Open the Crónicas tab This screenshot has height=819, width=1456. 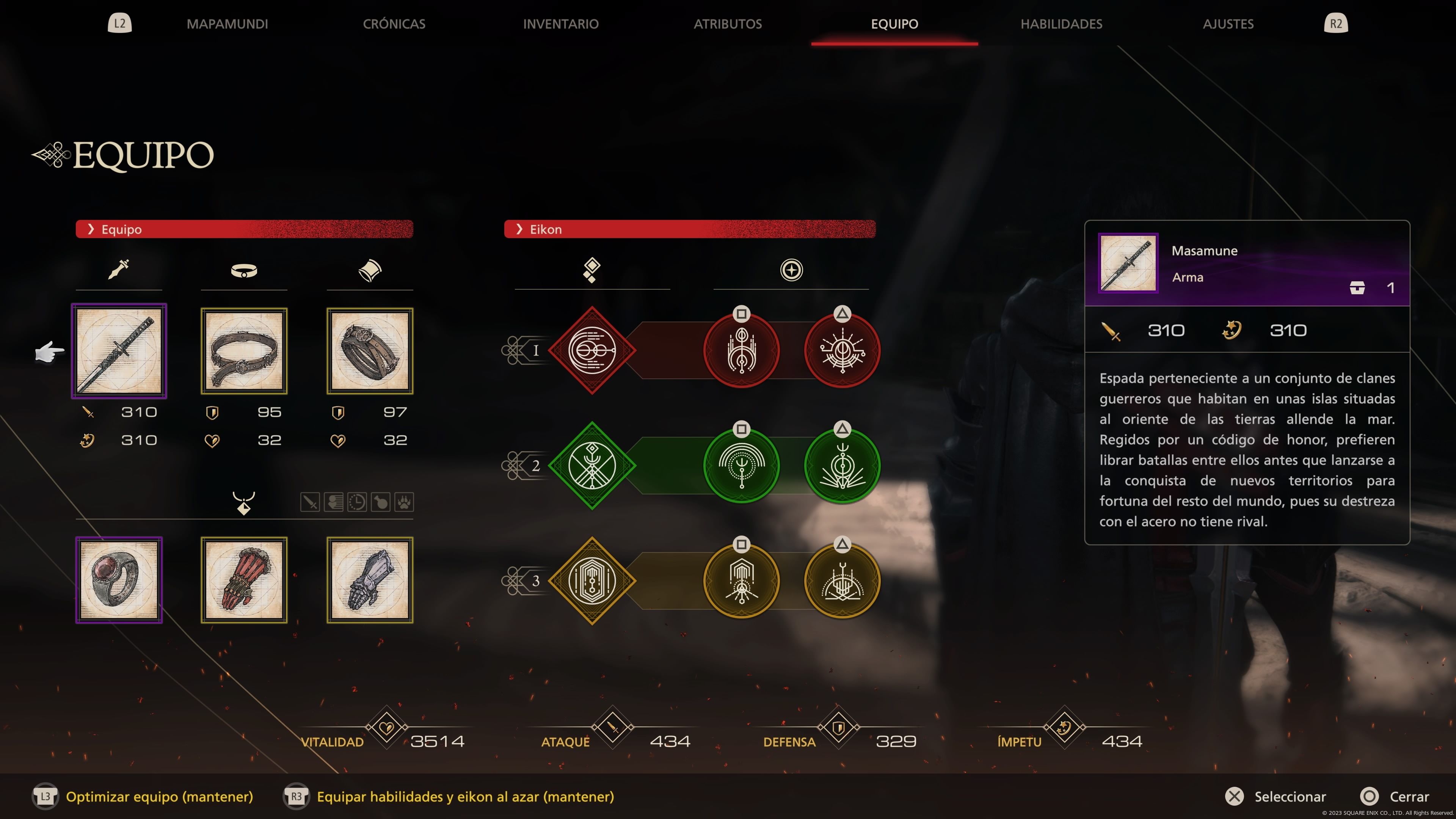coord(394,24)
